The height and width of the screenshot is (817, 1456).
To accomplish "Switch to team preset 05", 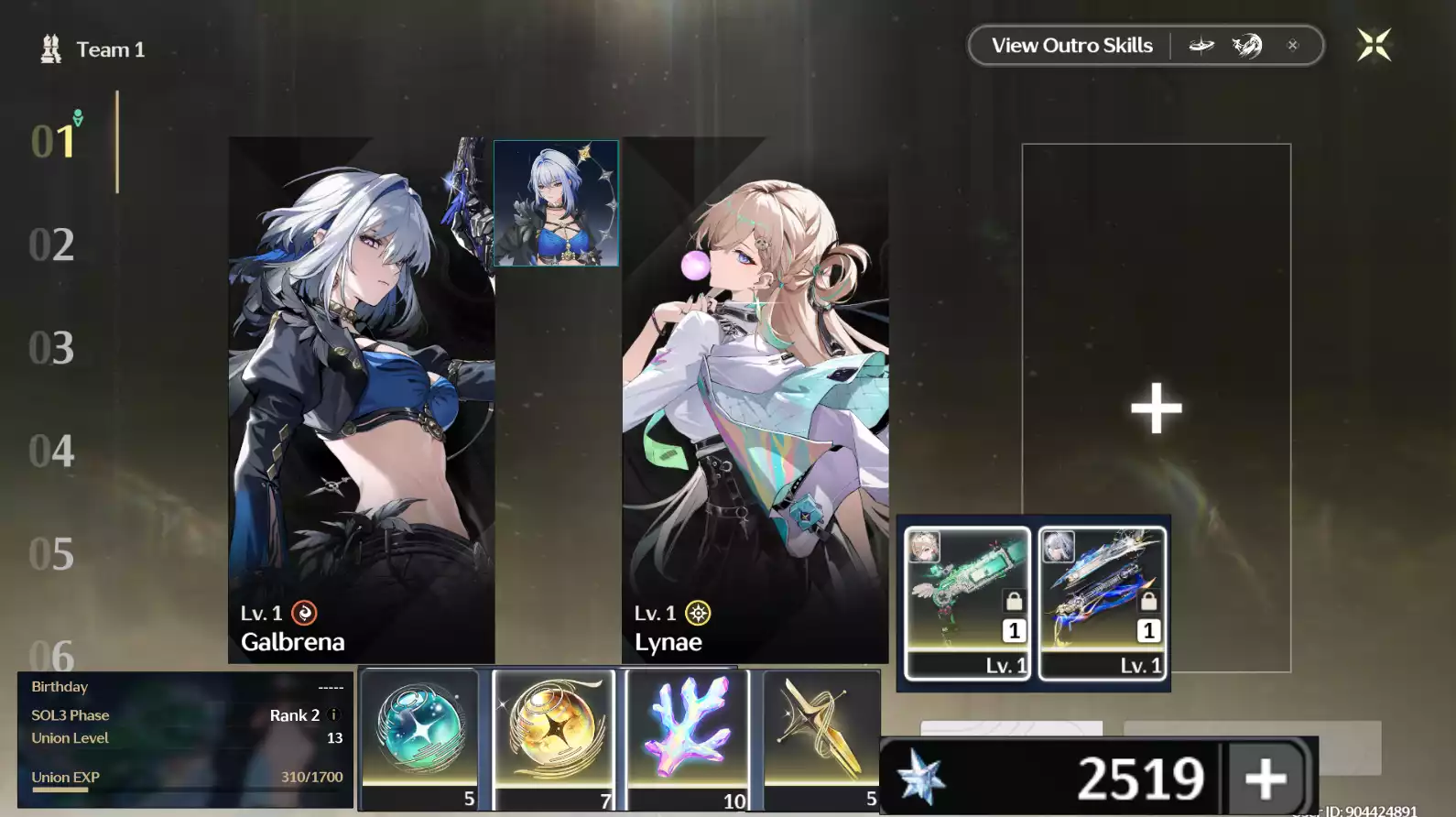I will coord(52,553).
